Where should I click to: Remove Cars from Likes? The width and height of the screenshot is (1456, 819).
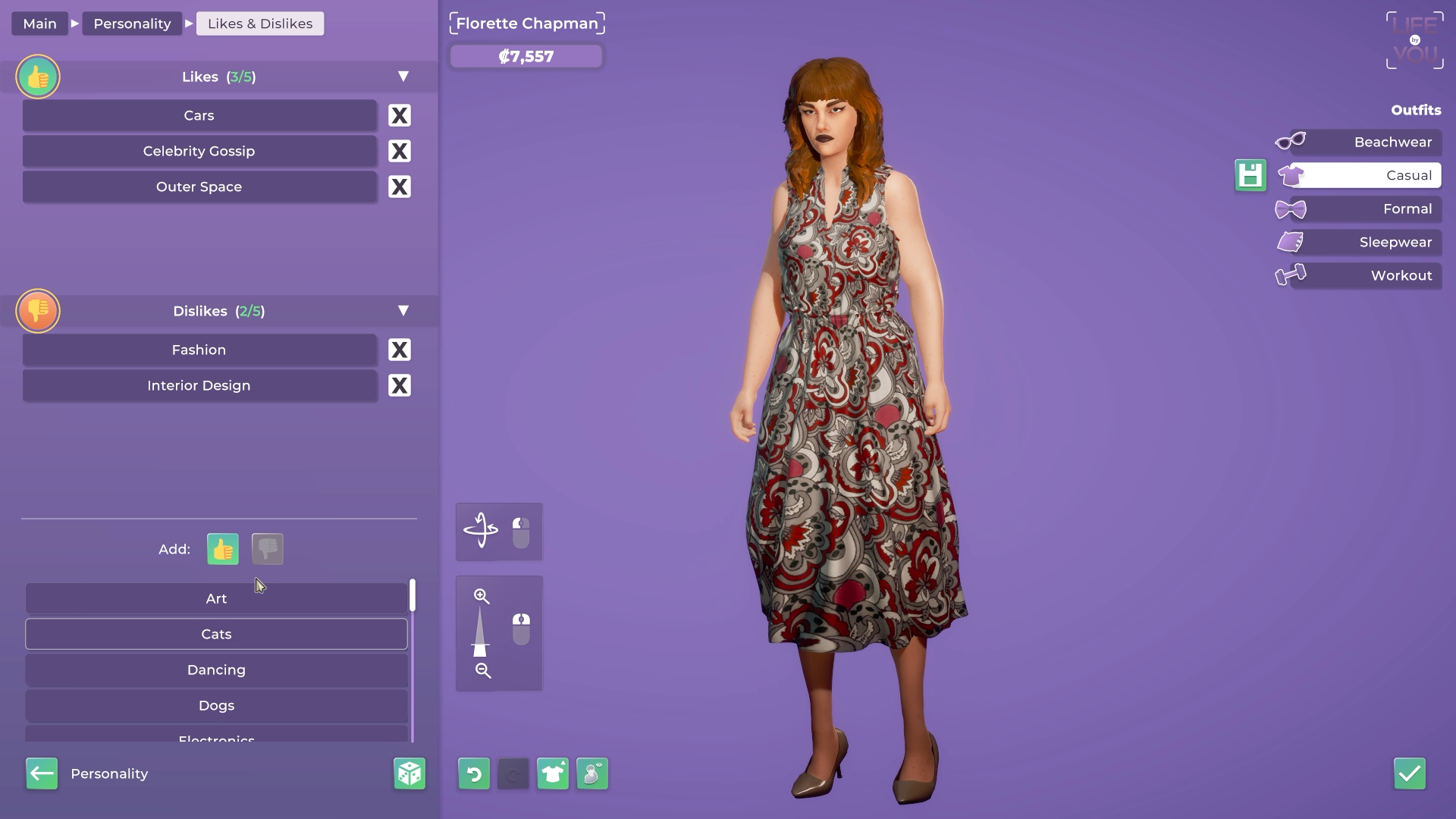(400, 115)
